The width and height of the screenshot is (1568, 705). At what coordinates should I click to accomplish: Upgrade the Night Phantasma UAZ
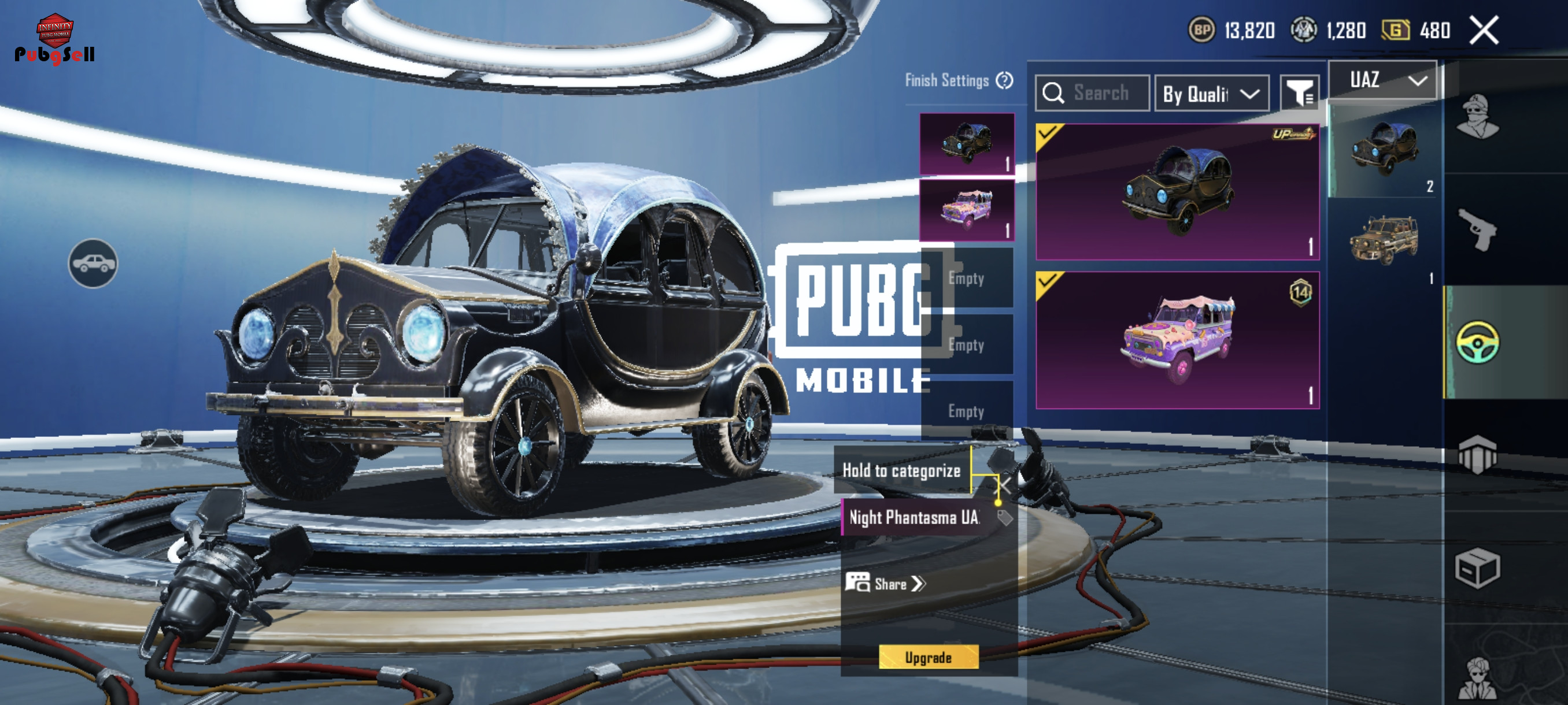click(929, 657)
